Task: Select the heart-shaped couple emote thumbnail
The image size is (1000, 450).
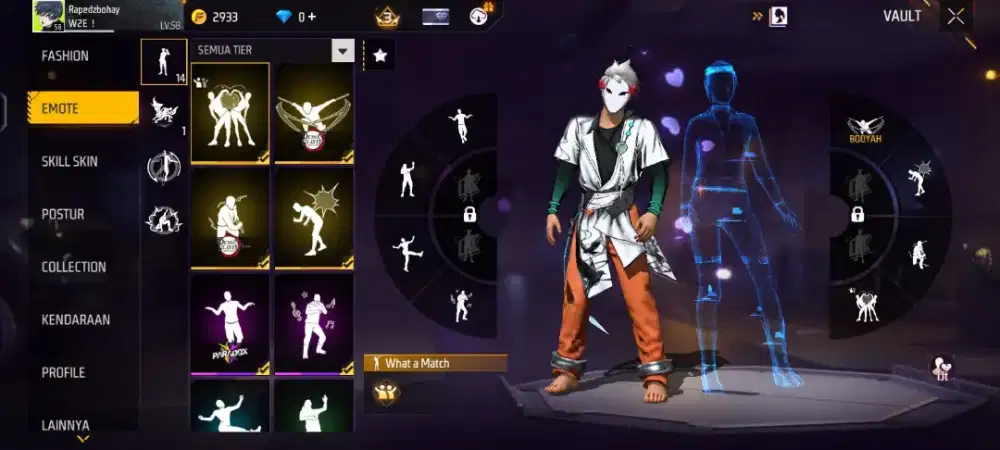Action: pyautogui.click(x=230, y=112)
